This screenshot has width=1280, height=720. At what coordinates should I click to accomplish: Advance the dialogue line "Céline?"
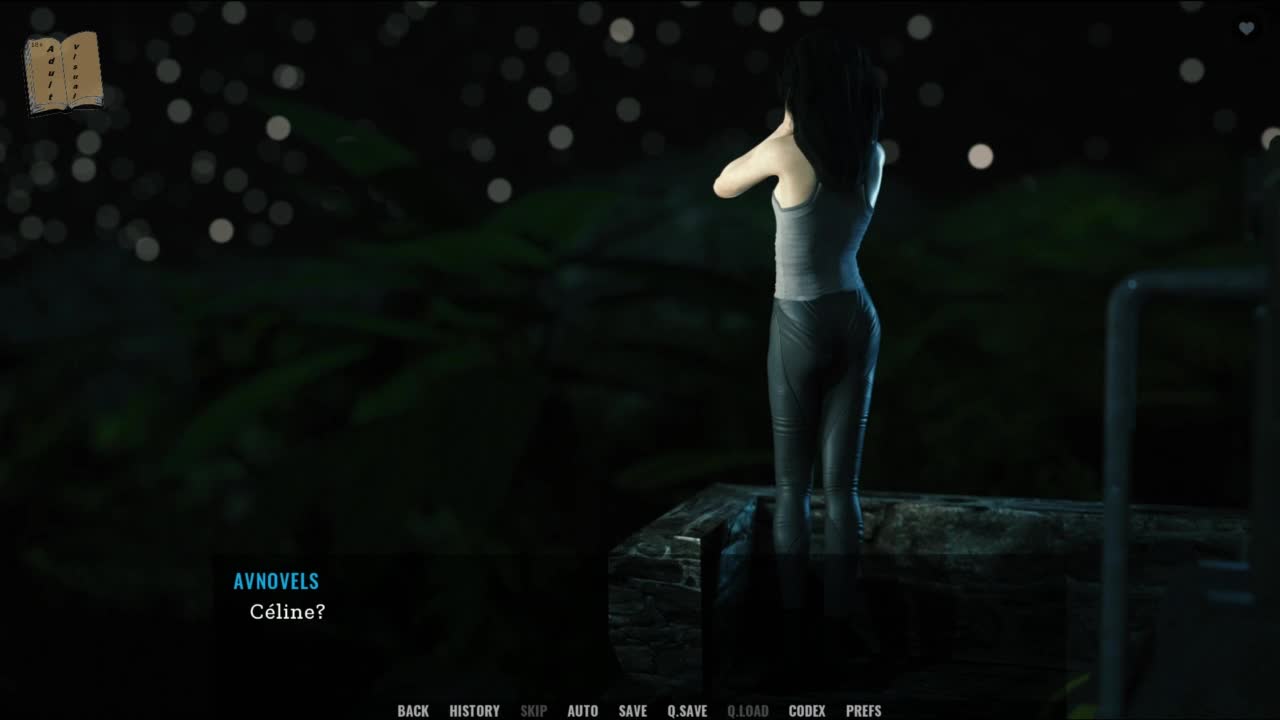pyautogui.click(x=287, y=612)
